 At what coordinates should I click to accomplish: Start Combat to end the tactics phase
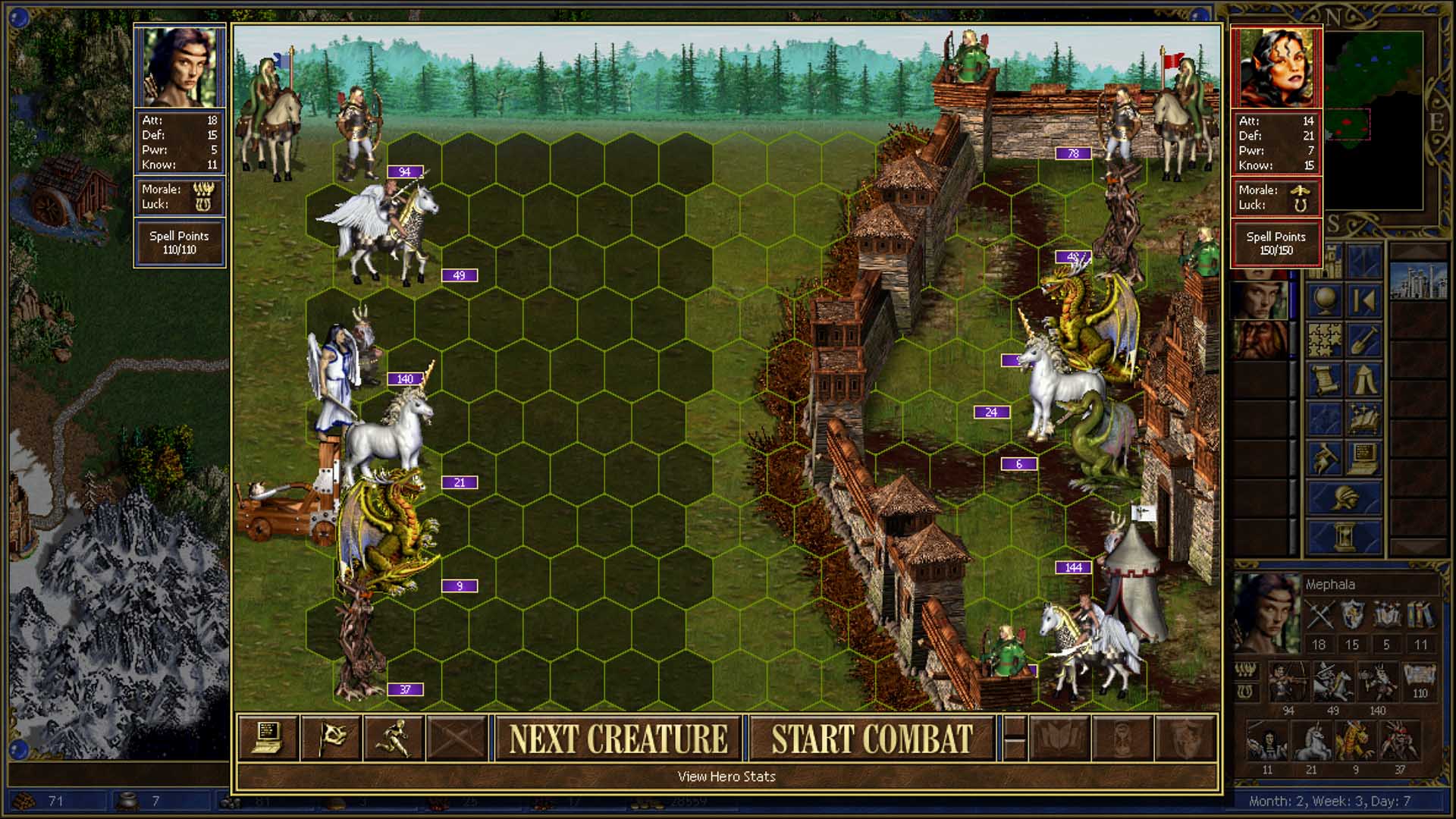871,739
